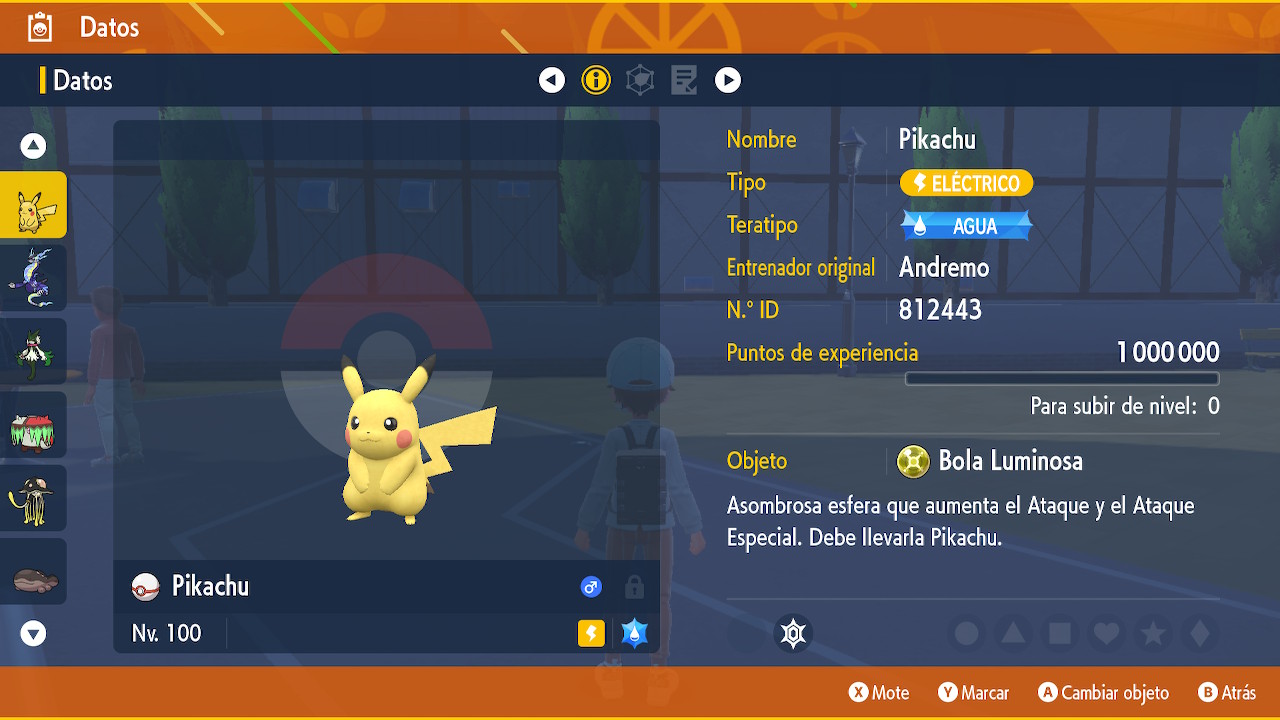
Task: Click the Bola Luminosa item icon
Action: (x=914, y=461)
